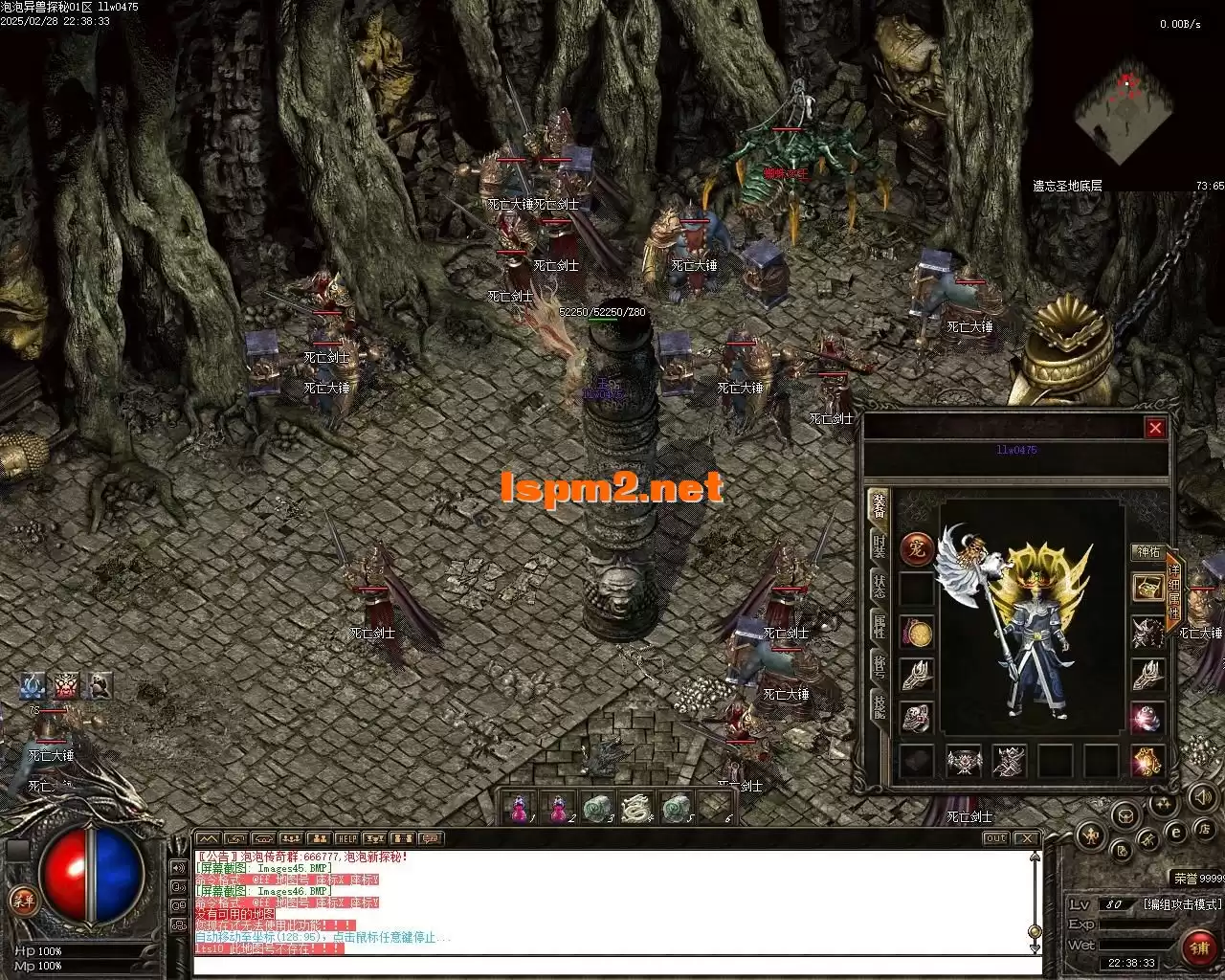Select the skull ring equipment slot
This screenshot has height=980, width=1225.
(917, 717)
